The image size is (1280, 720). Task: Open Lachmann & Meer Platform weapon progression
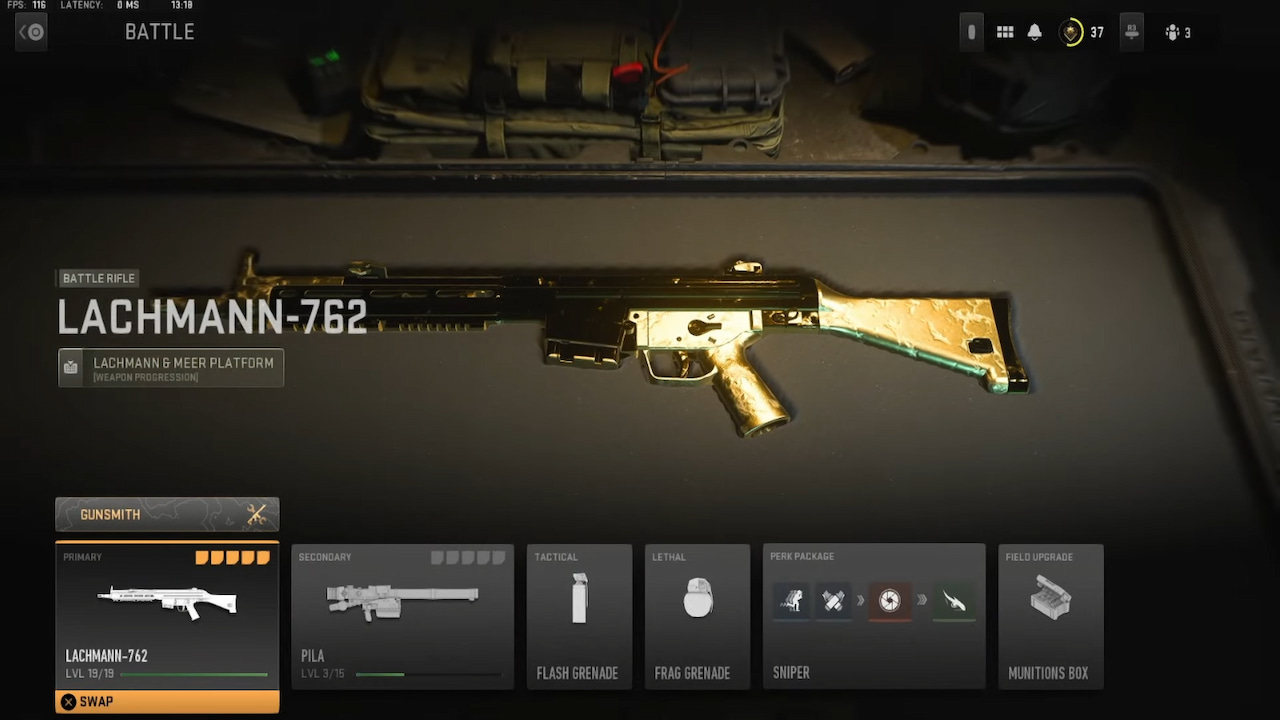[x=171, y=367]
